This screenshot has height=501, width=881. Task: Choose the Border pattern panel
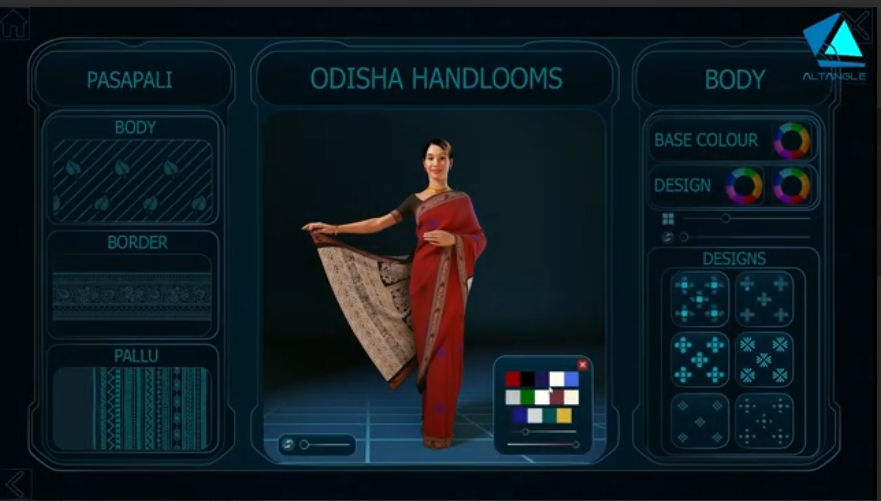click(132, 288)
